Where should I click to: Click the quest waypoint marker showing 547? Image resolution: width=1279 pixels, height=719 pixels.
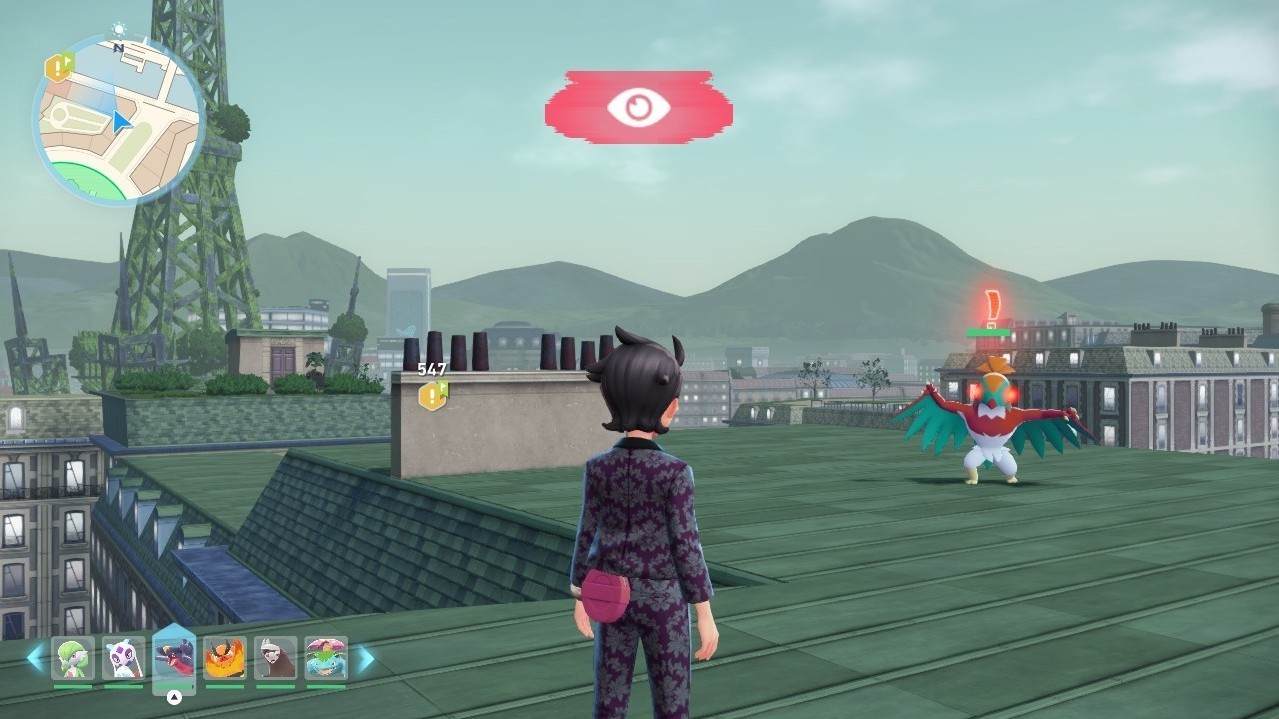(432, 395)
